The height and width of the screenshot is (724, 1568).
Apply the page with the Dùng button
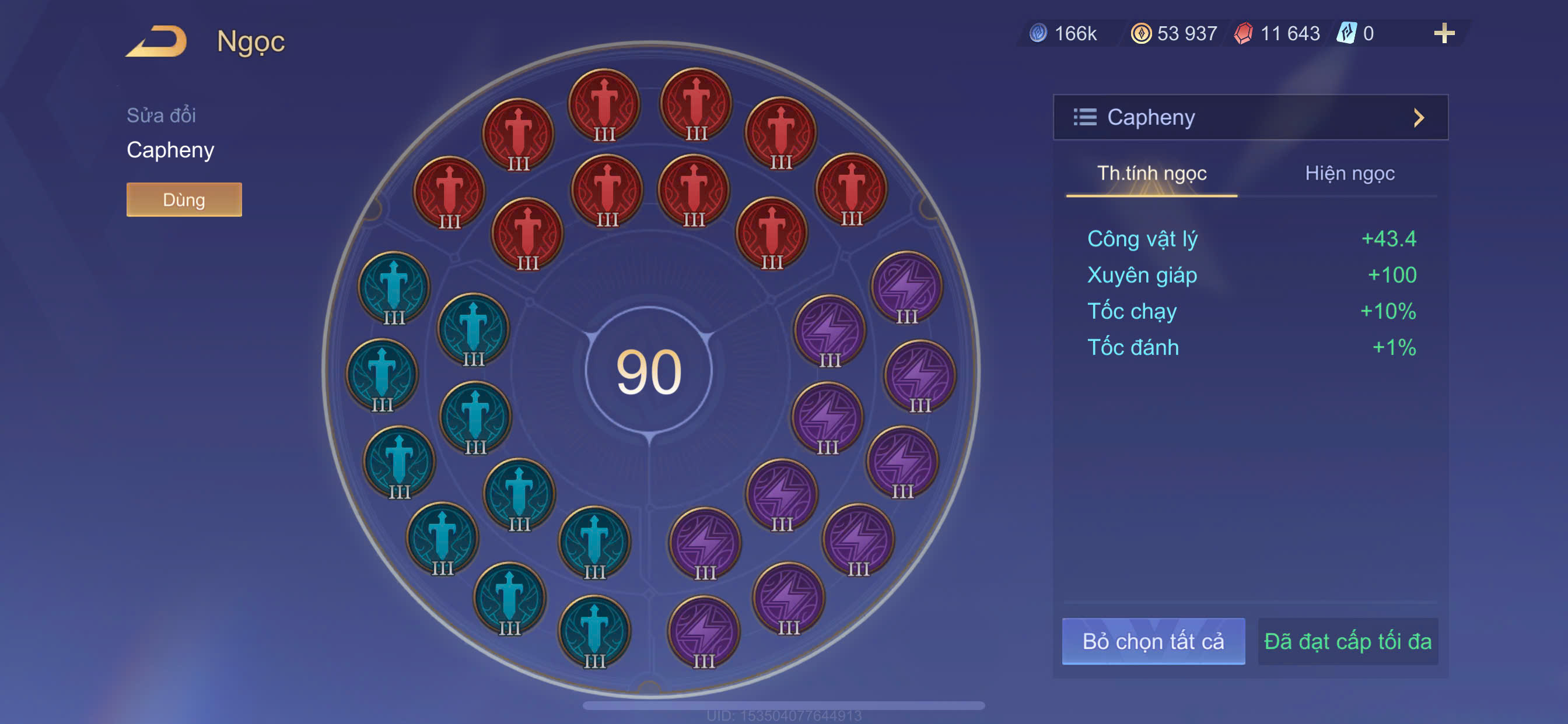(x=184, y=199)
